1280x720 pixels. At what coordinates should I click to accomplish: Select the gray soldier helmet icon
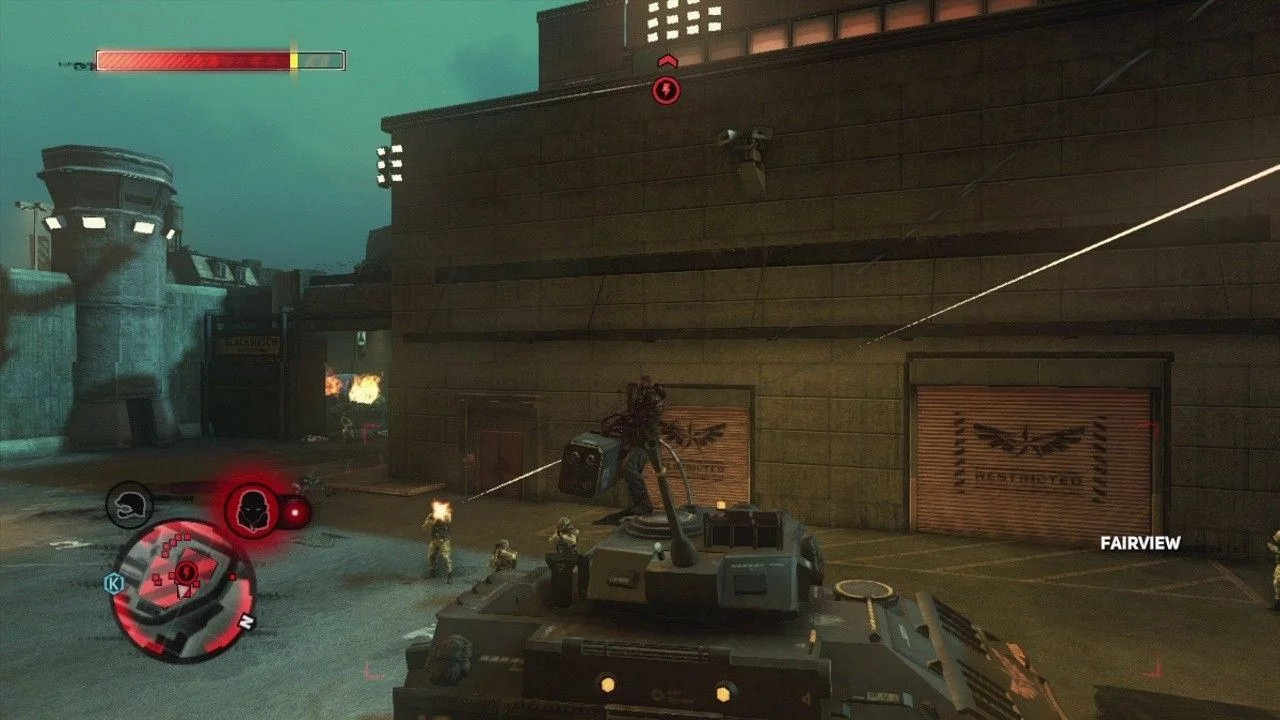pos(129,505)
